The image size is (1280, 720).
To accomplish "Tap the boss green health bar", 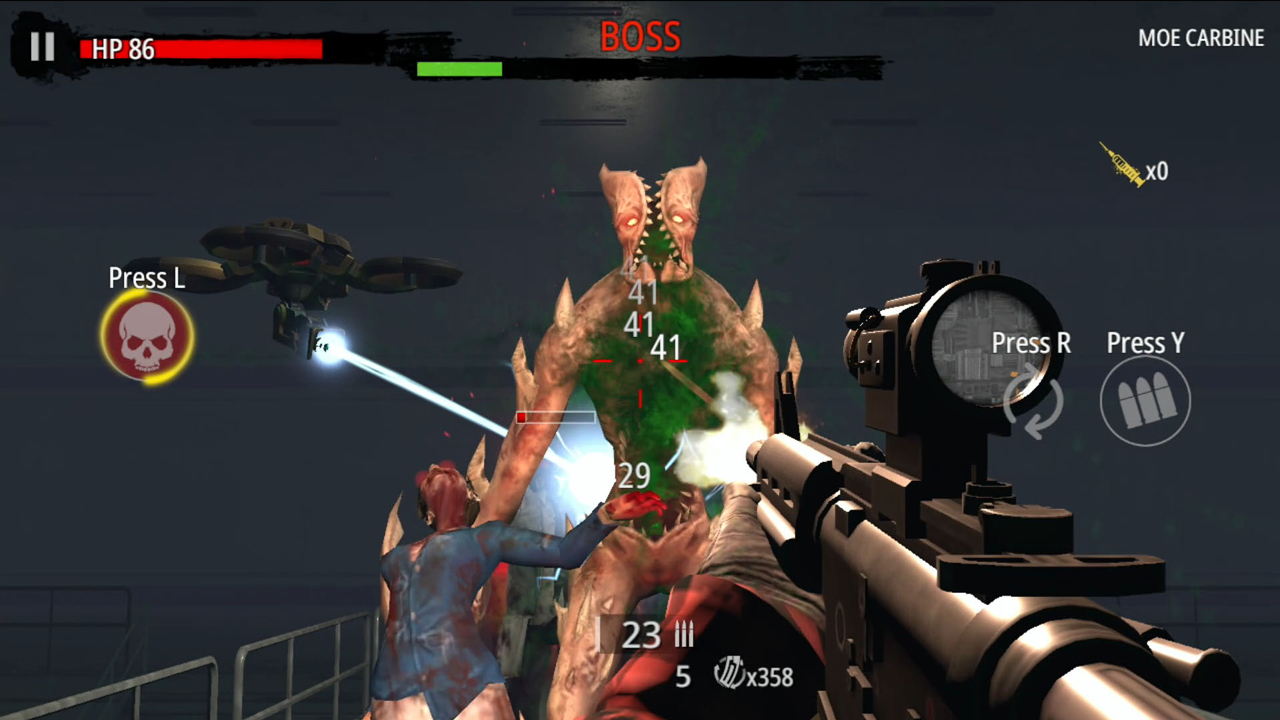I will pyautogui.click(x=459, y=69).
